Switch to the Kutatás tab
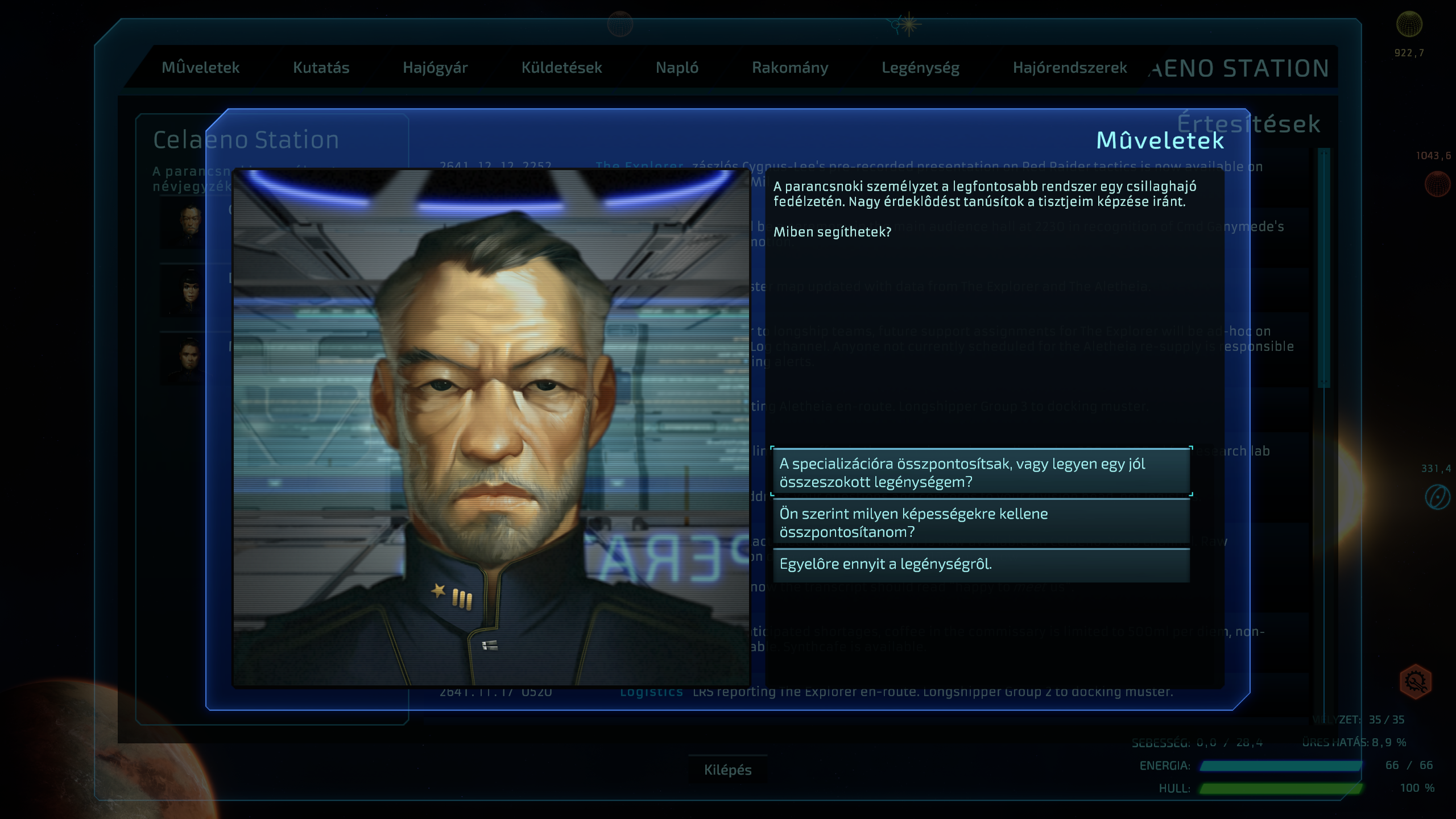This screenshot has width=1456, height=819. click(x=321, y=68)
